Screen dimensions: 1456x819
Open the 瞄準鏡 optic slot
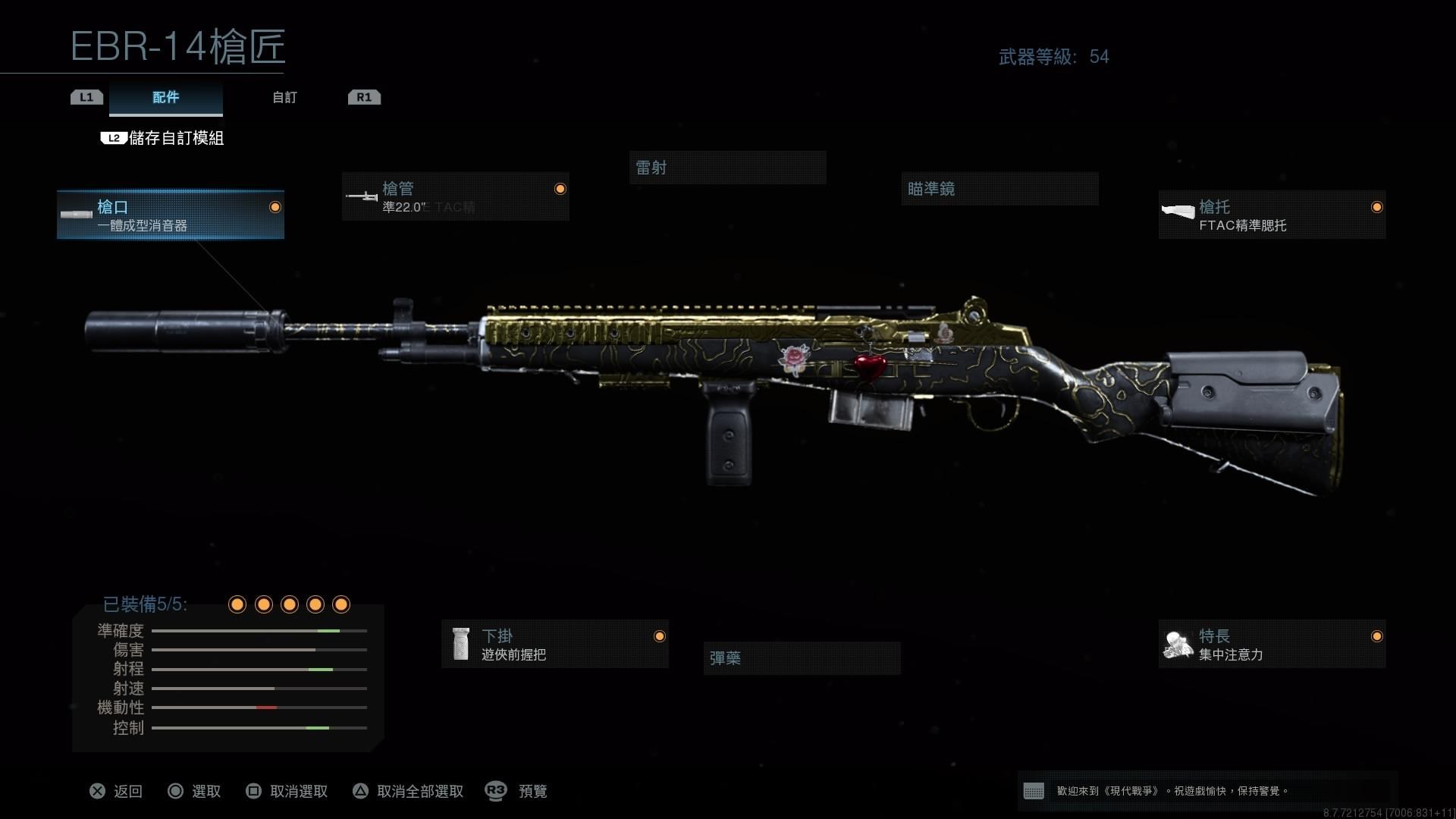coord(999,189)
